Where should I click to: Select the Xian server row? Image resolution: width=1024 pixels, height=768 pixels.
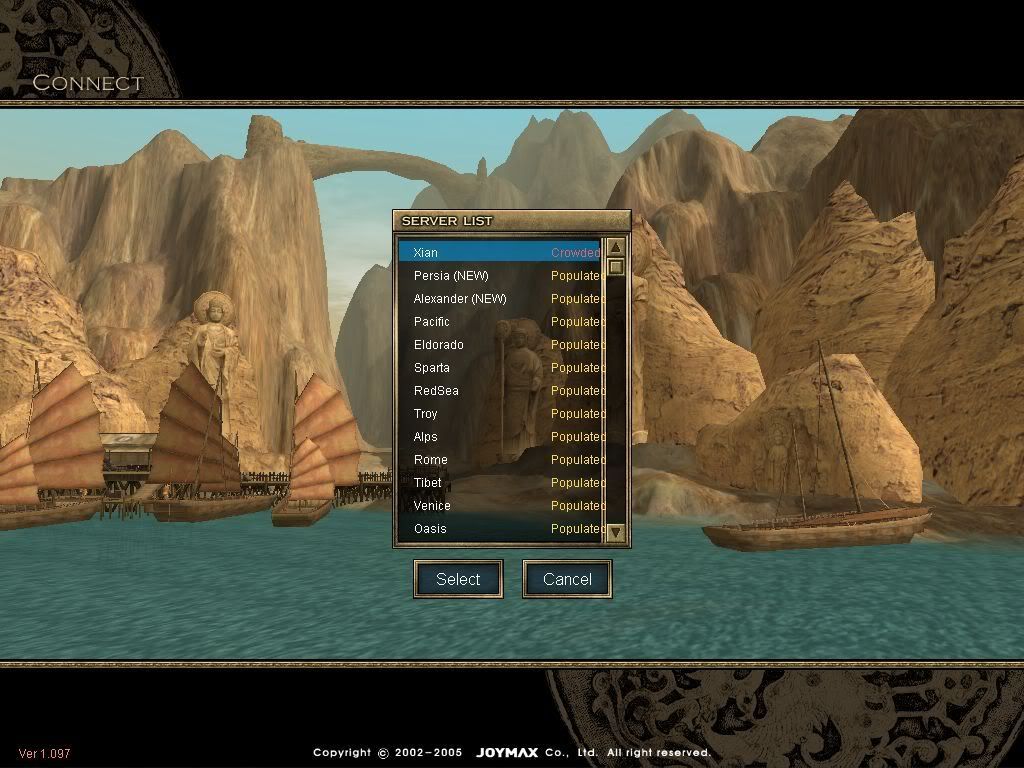(x=498, y=253)
